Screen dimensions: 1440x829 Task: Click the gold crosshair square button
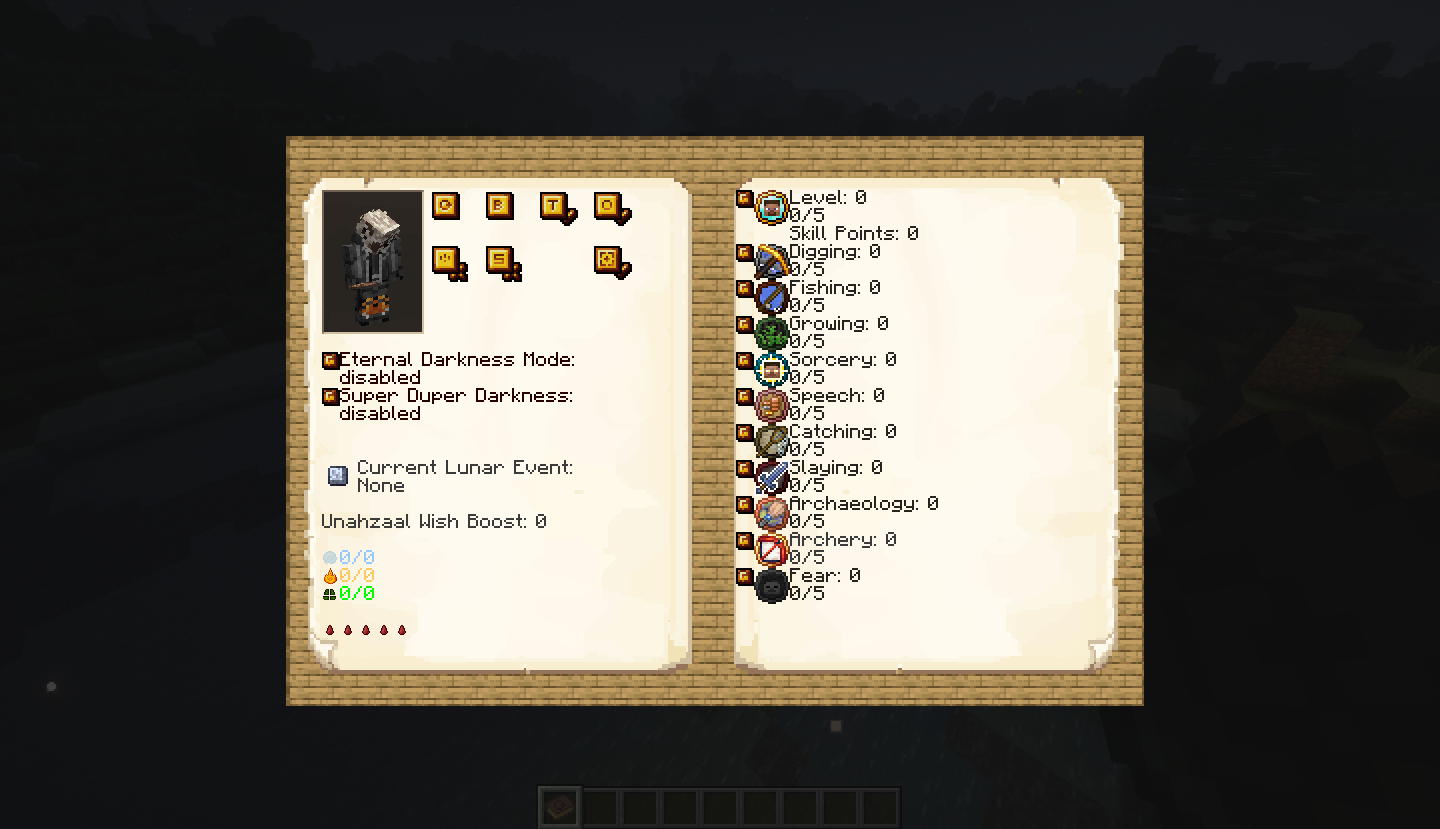point(608,260)
